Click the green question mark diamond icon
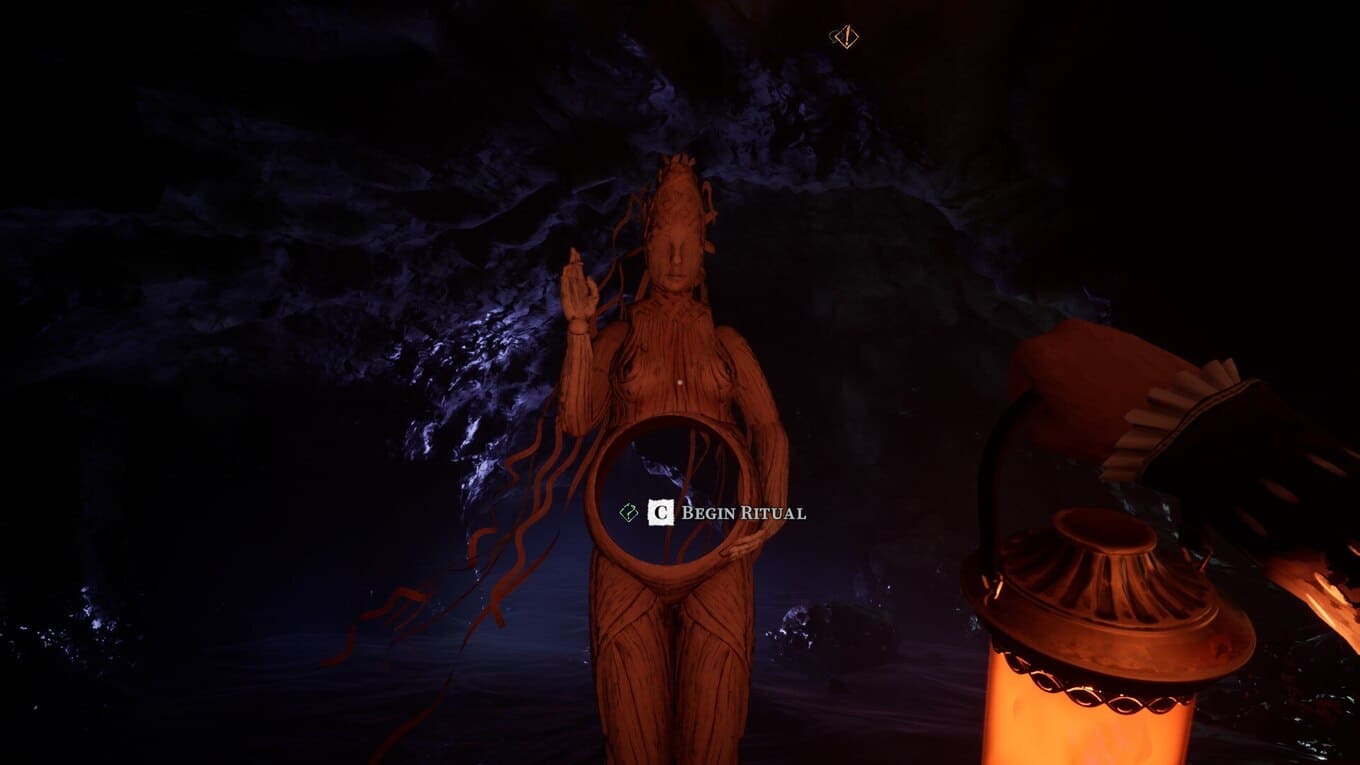 (628, 513)
